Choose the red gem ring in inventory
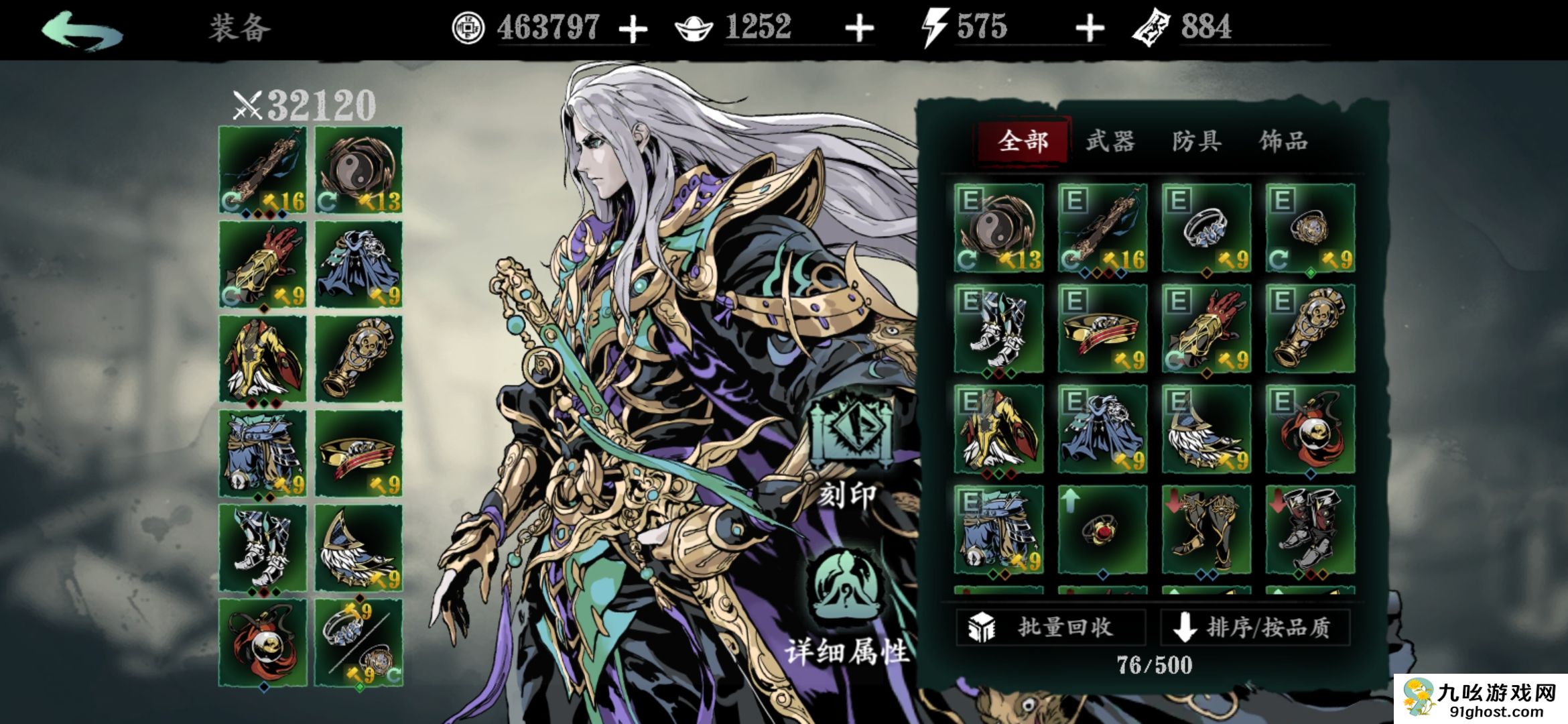The height and width of the screenshot is (724, 1568). point(1102,530)
